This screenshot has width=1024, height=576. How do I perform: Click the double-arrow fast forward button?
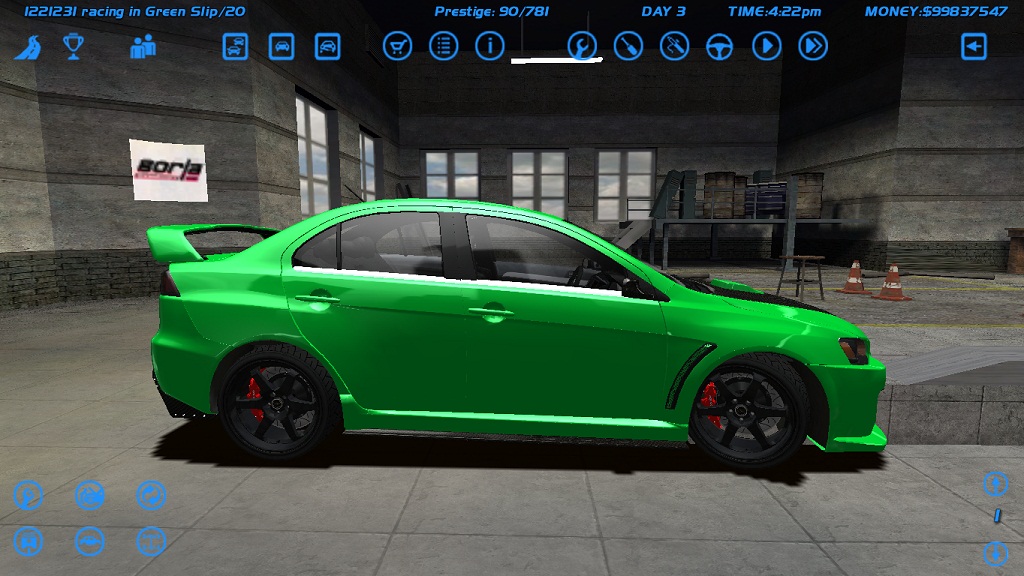coord(813,46)
